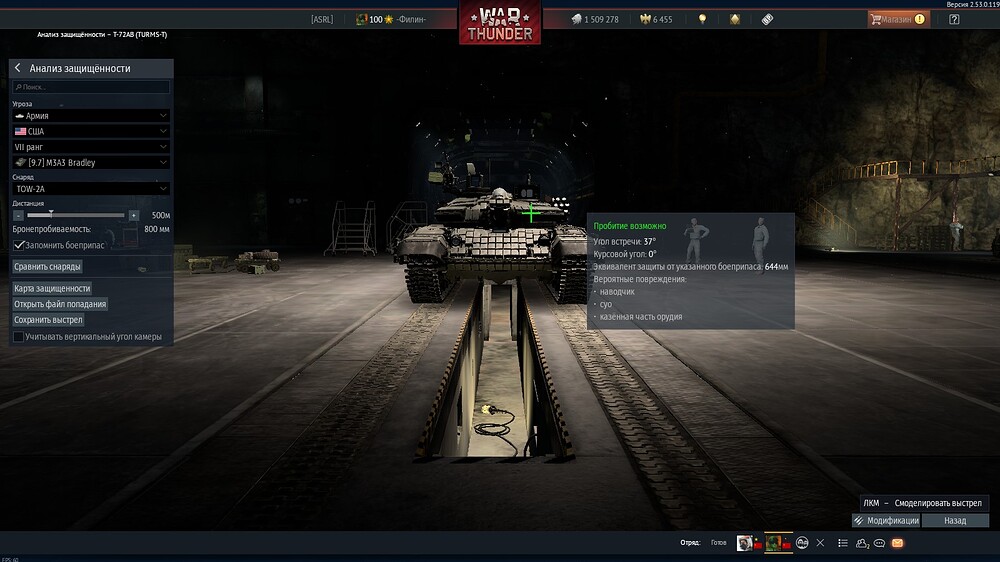The height and width of the screenshot is (562, 1000).
Task: Open the orange mail envelope icon
Action: click(x=897, y=543)
